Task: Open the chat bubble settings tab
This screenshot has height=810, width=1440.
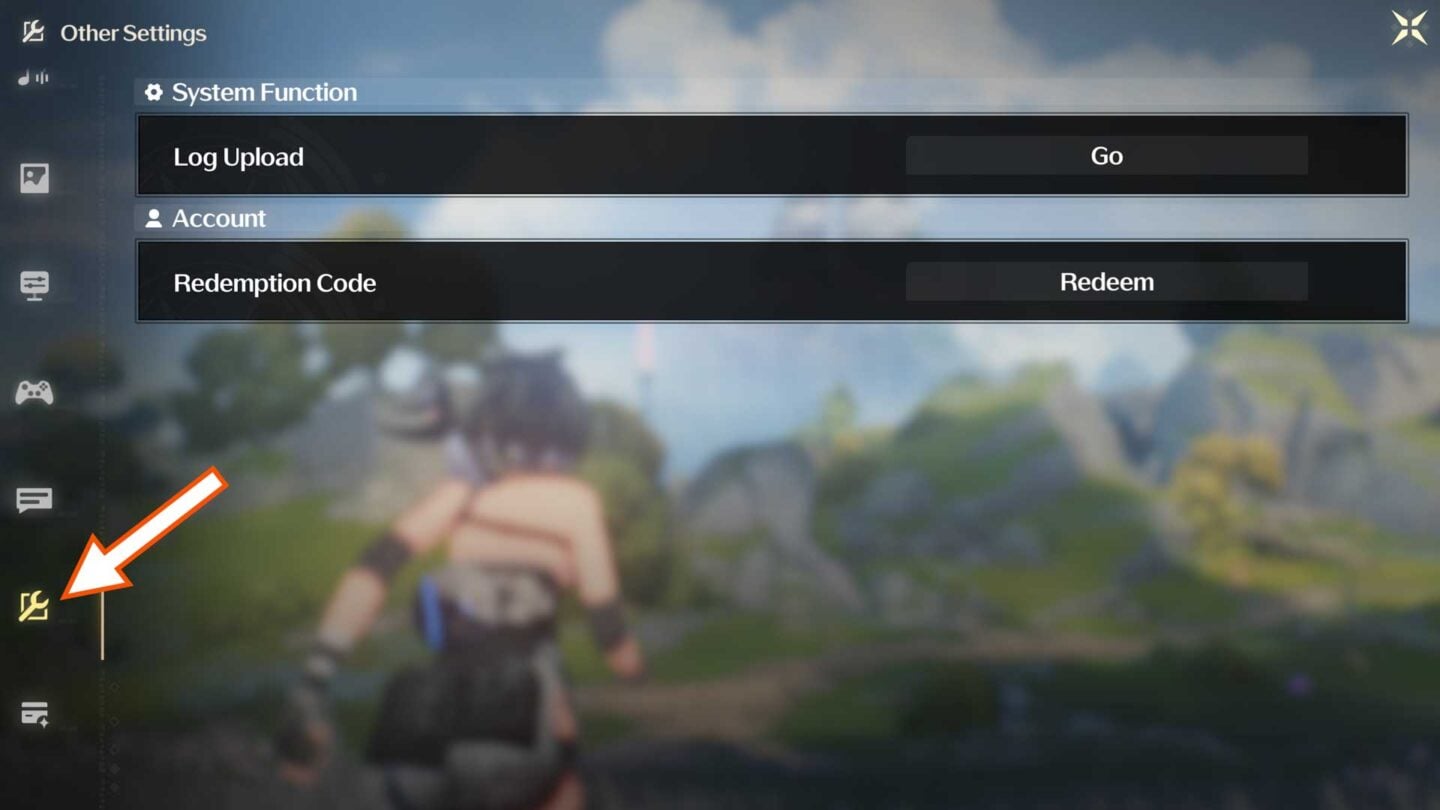Action: point(34,500)
